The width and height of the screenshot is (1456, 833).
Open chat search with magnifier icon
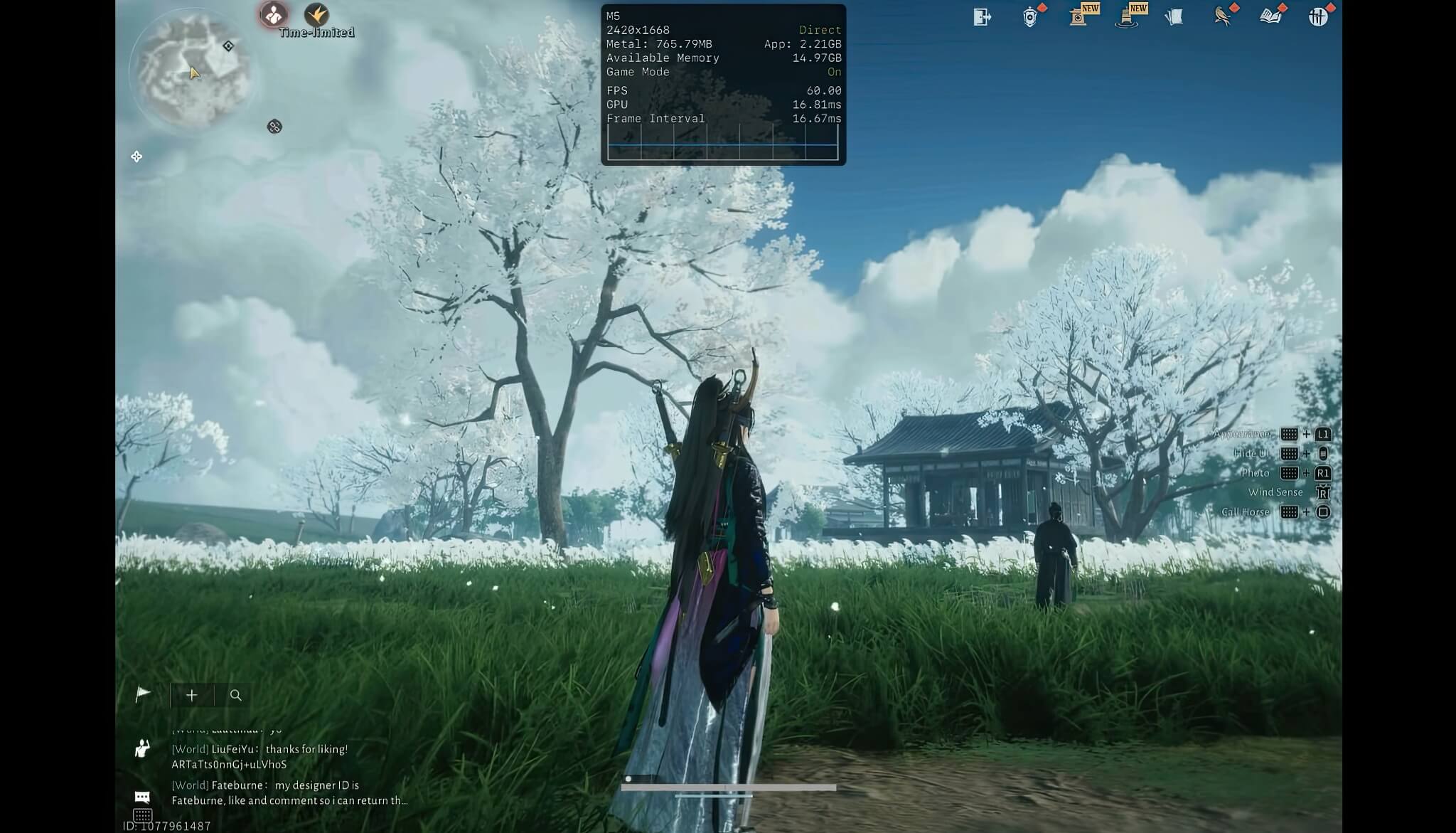(236, 695)
